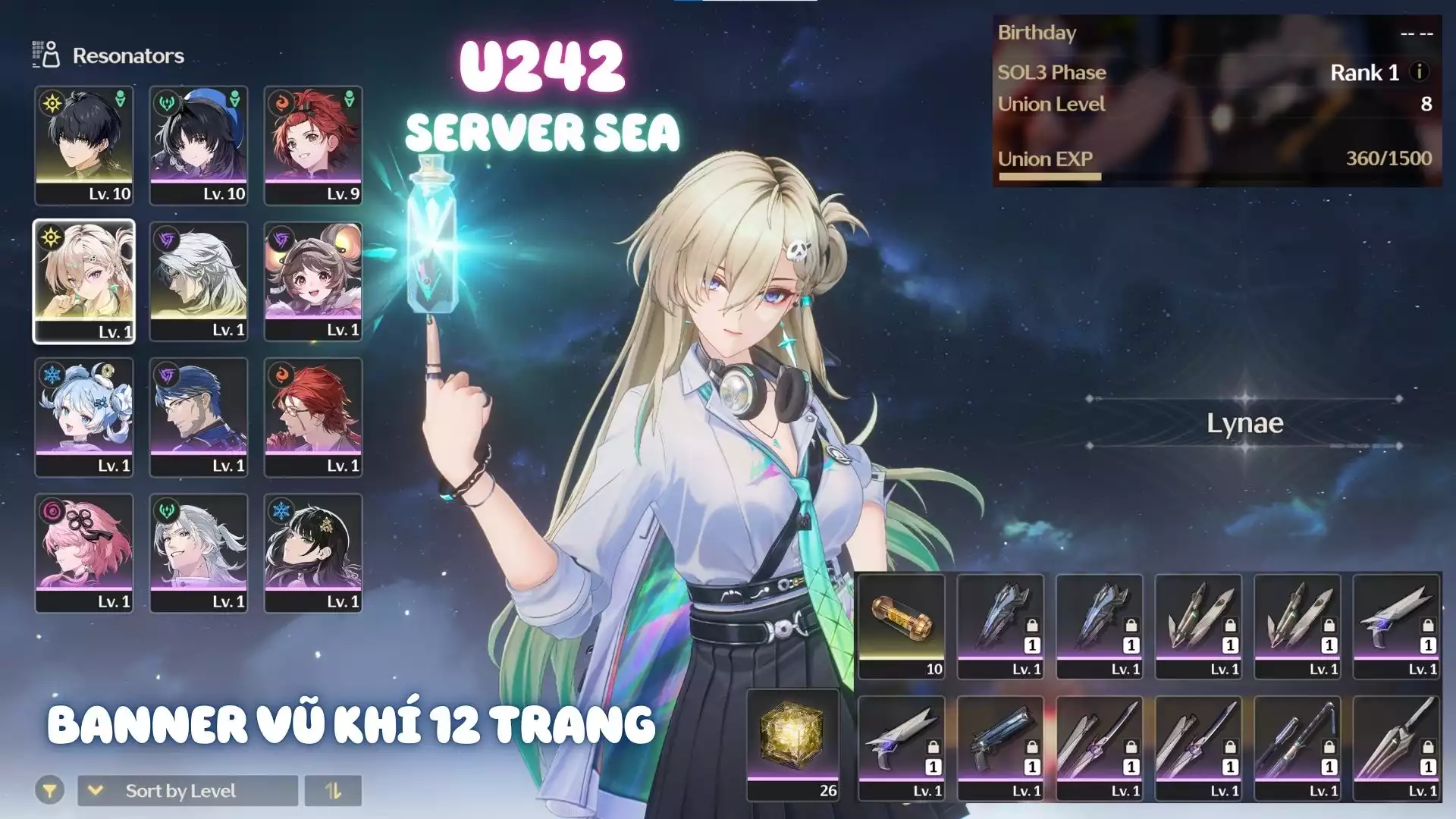Select the blue-haired man with glasses
Screen dimensions: 1456x819
tap(199, 417)
